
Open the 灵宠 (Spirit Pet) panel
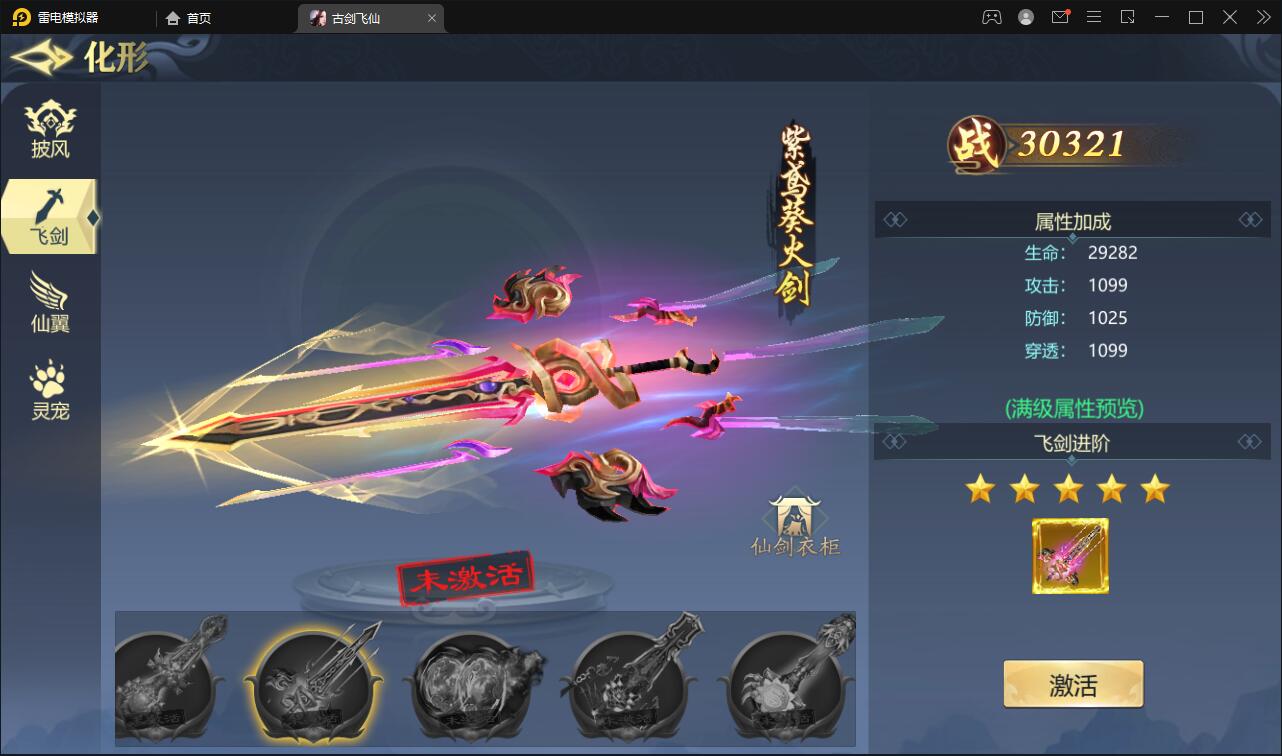[50, 388]
